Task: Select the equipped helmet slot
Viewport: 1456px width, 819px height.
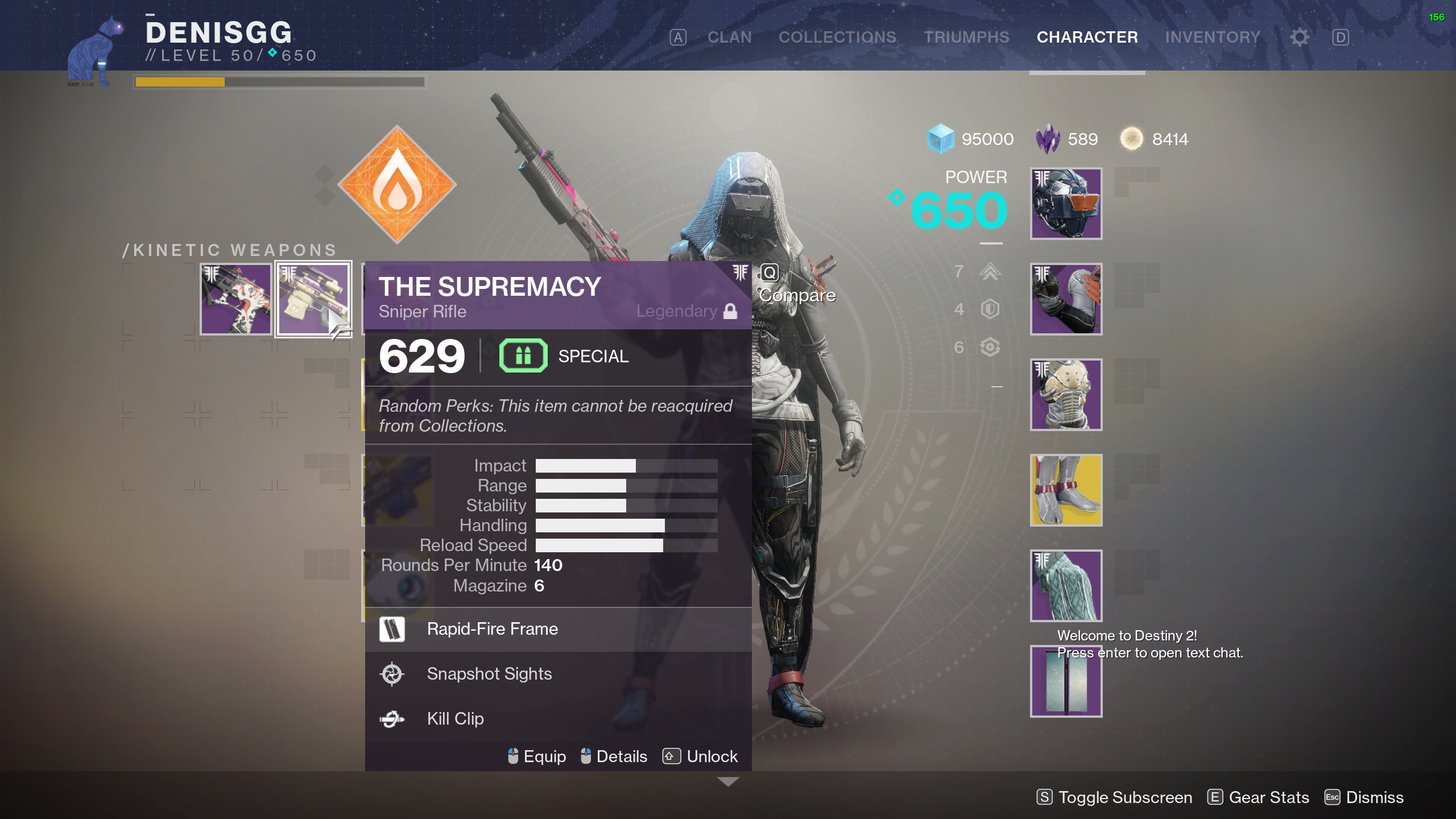Action: click(x=1065, y=203)
